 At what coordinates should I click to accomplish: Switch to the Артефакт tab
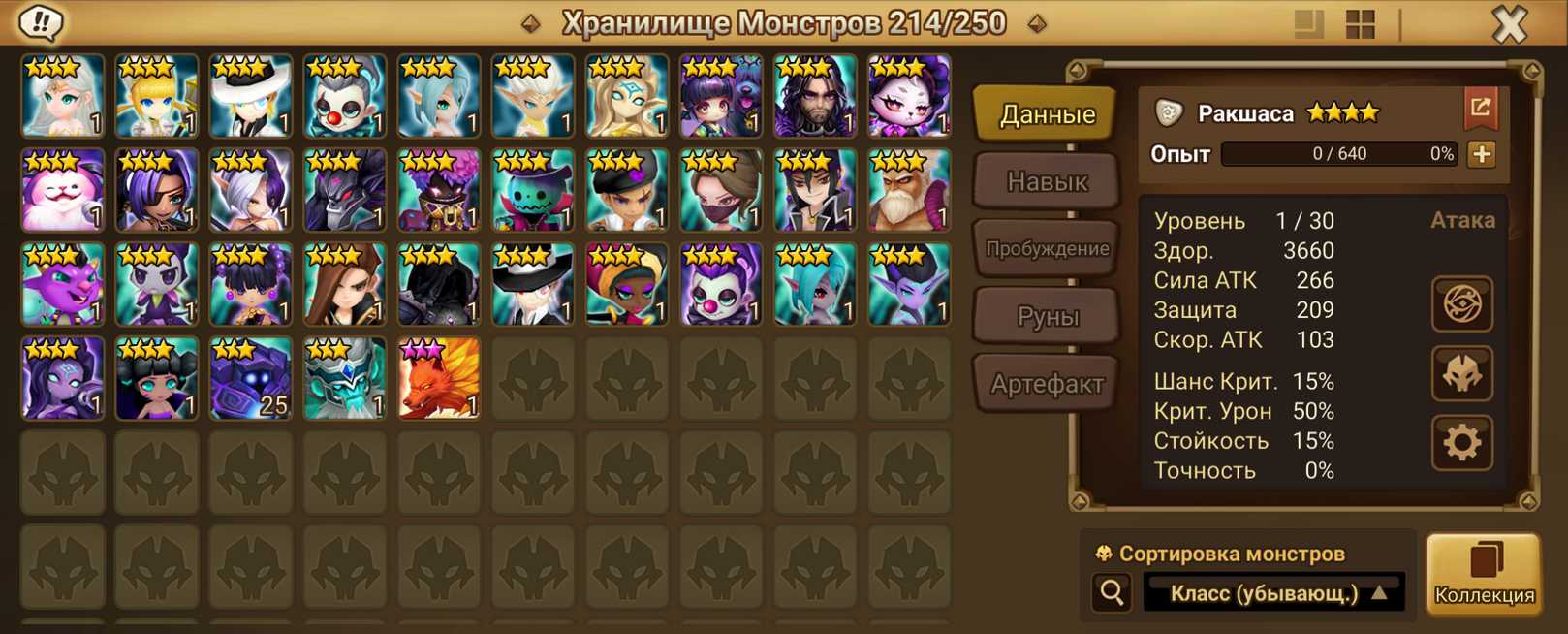[x=1047, y=384]
